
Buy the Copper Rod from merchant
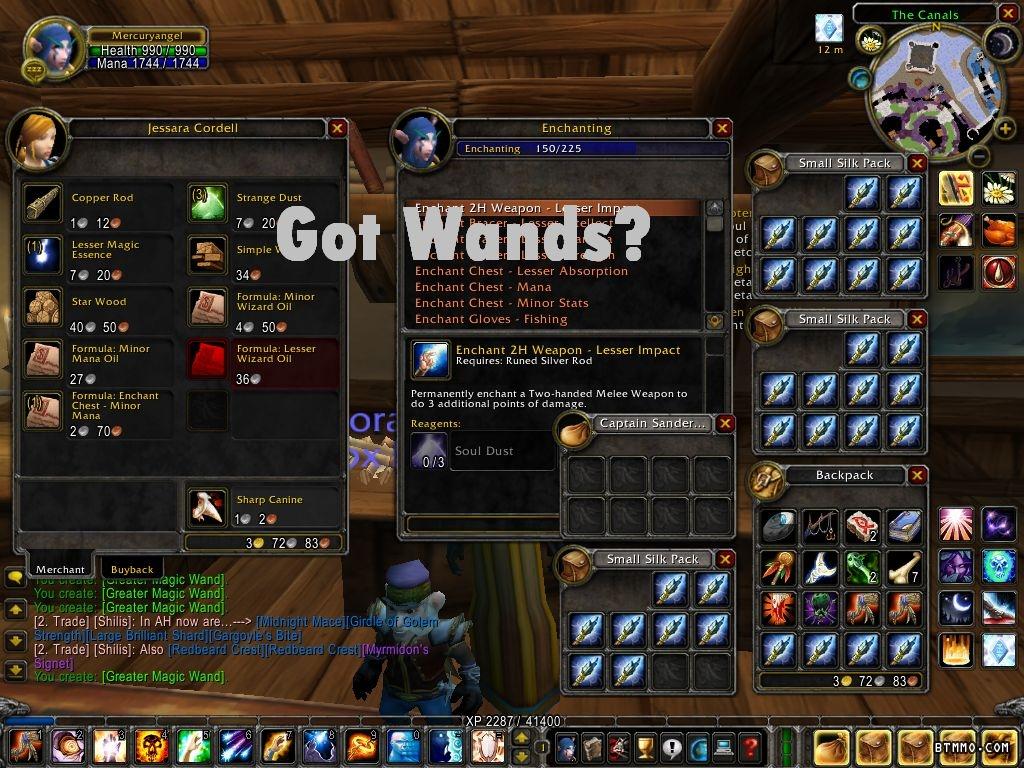coord(43,204)
